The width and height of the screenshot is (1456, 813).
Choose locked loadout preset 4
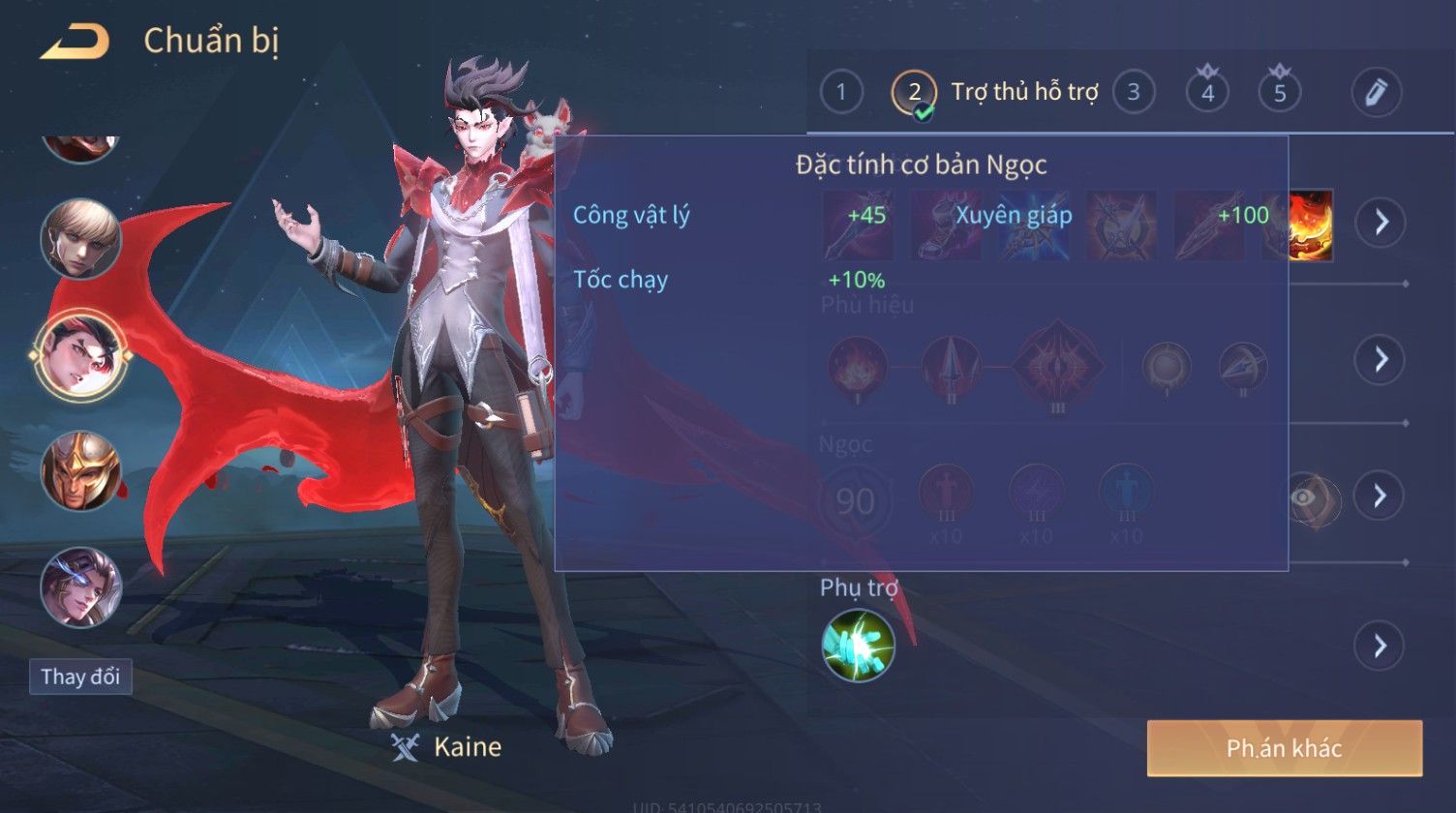click(x=1207, y=92)
